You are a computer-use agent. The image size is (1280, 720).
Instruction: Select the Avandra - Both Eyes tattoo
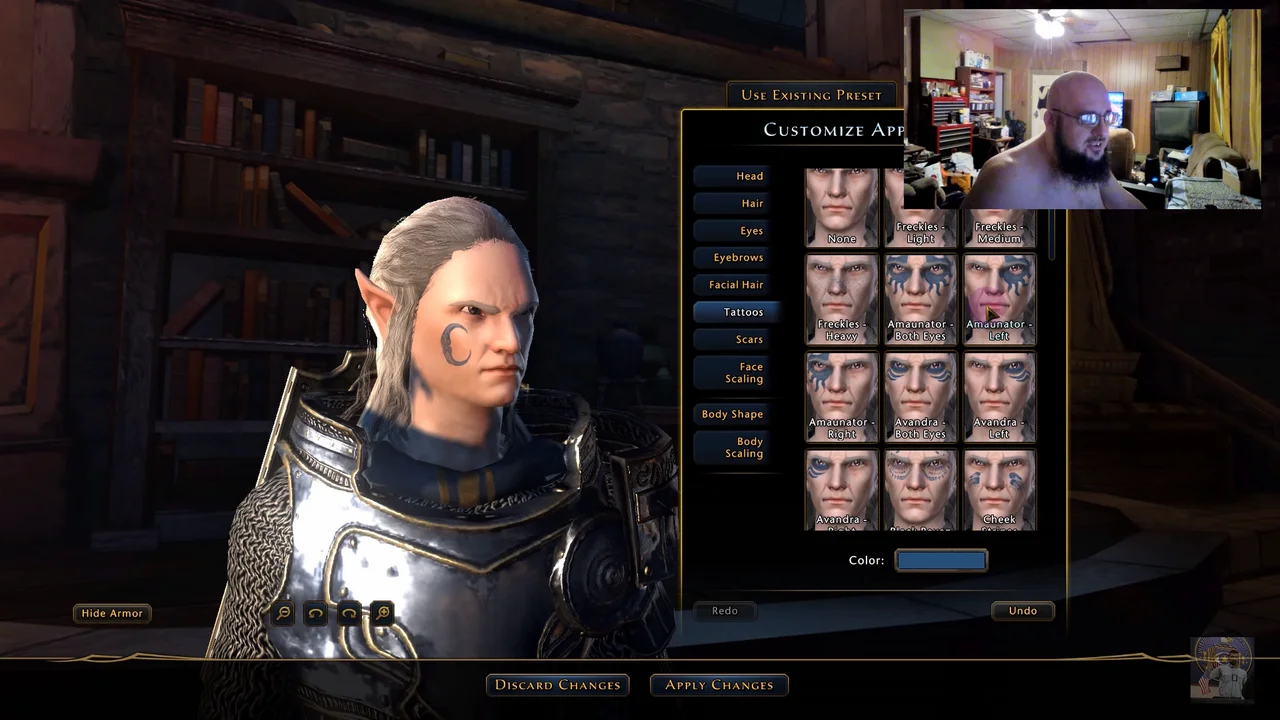920,396
